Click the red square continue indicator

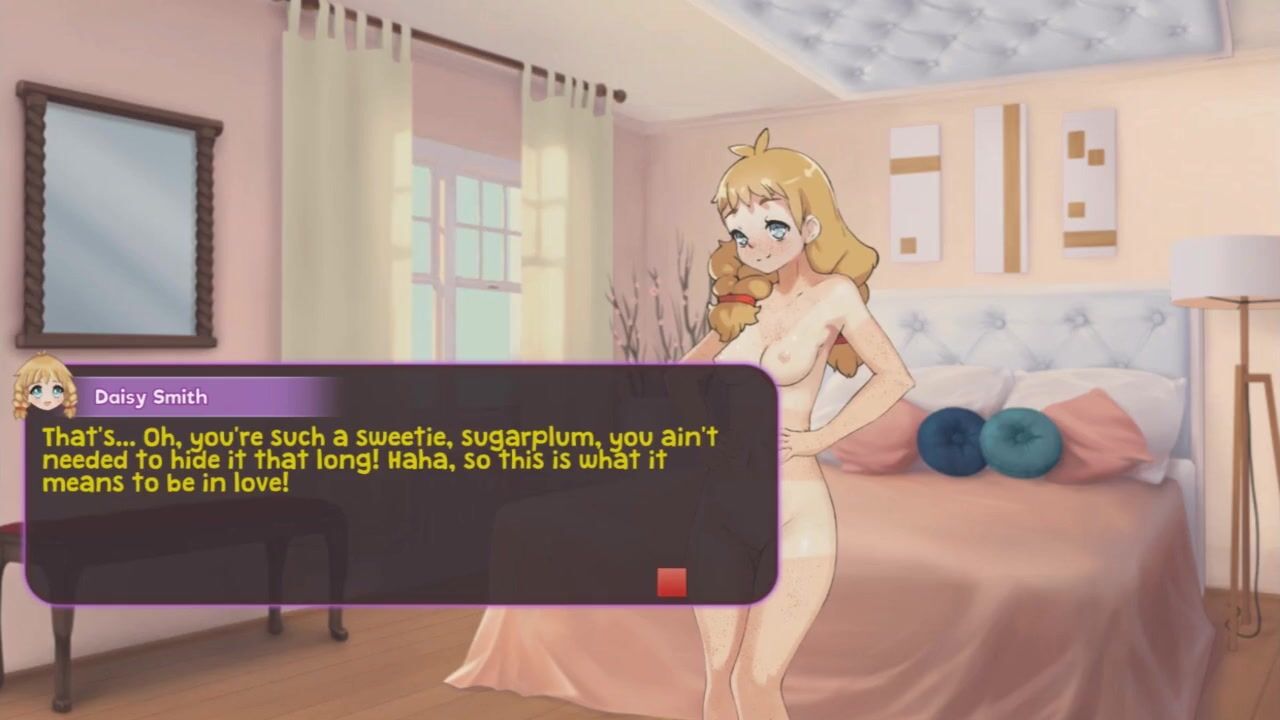tap(671, 582)
